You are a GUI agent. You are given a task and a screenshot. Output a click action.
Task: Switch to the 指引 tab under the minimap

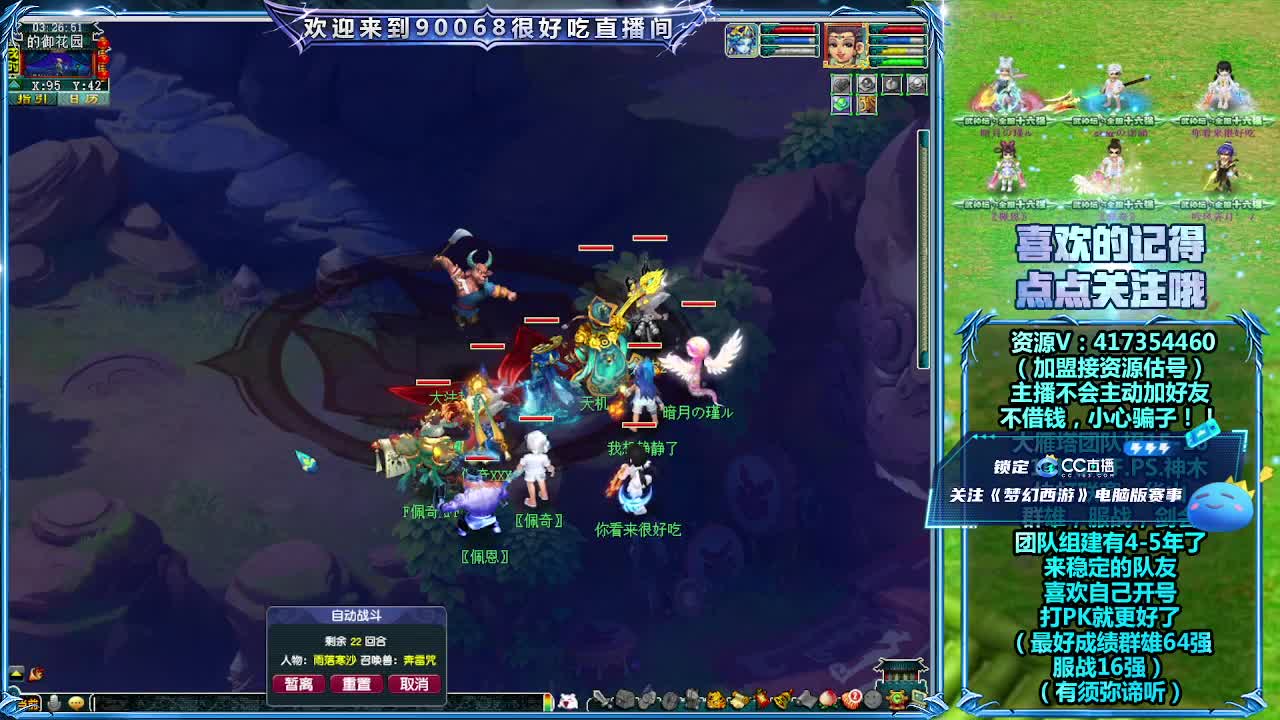[x=32, y=99]
